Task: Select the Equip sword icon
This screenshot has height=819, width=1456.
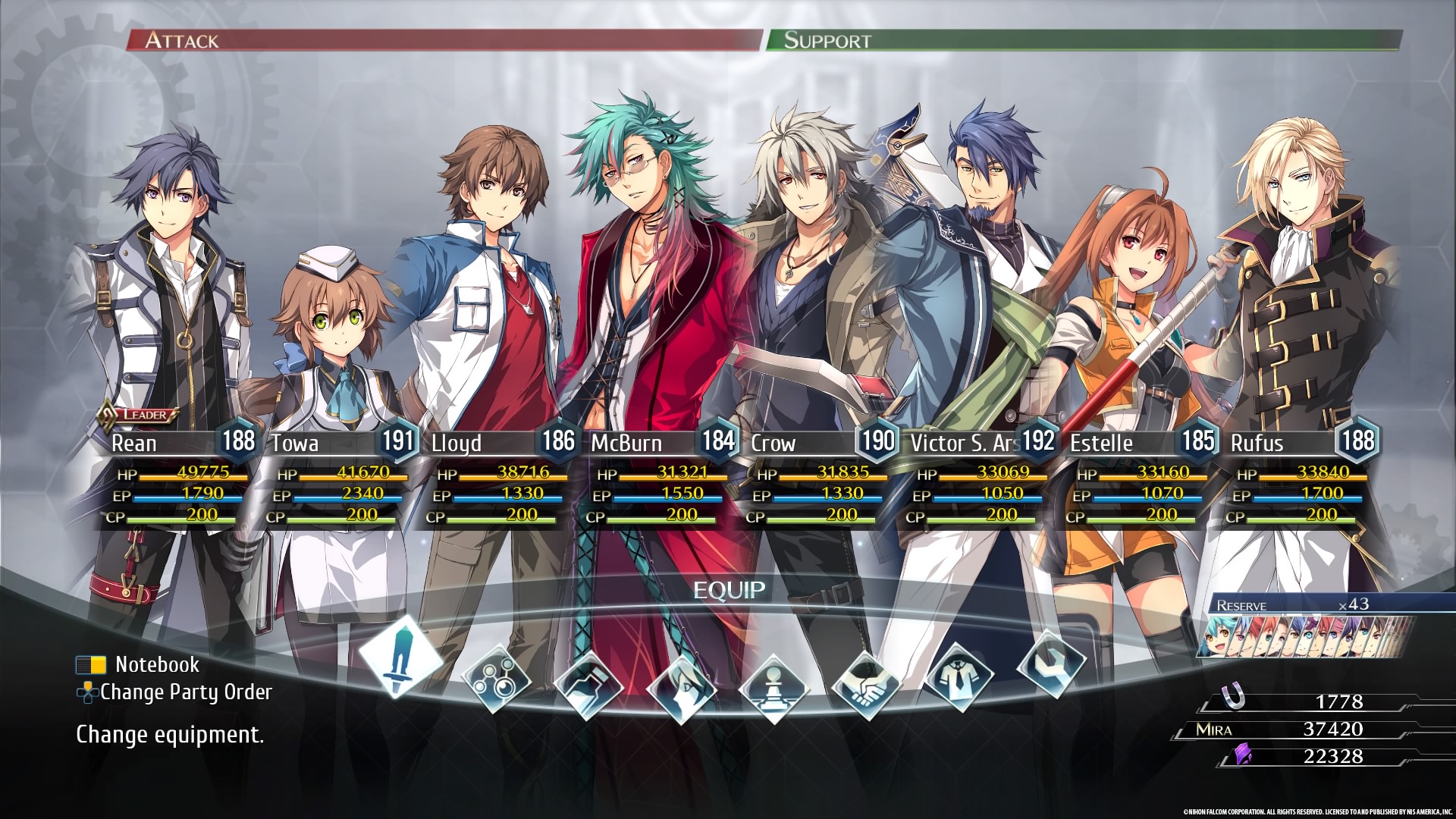Action: click(x=400, y=655)
